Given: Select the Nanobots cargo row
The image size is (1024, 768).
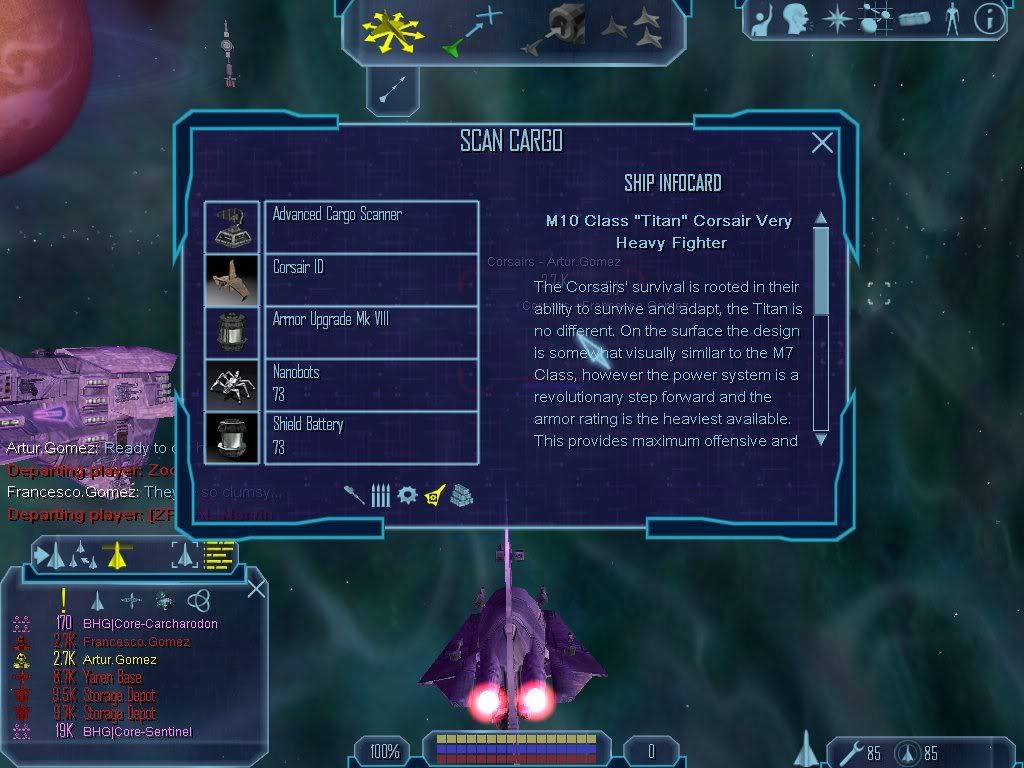Looking at the screenshot, I should (x=371, y=384).
